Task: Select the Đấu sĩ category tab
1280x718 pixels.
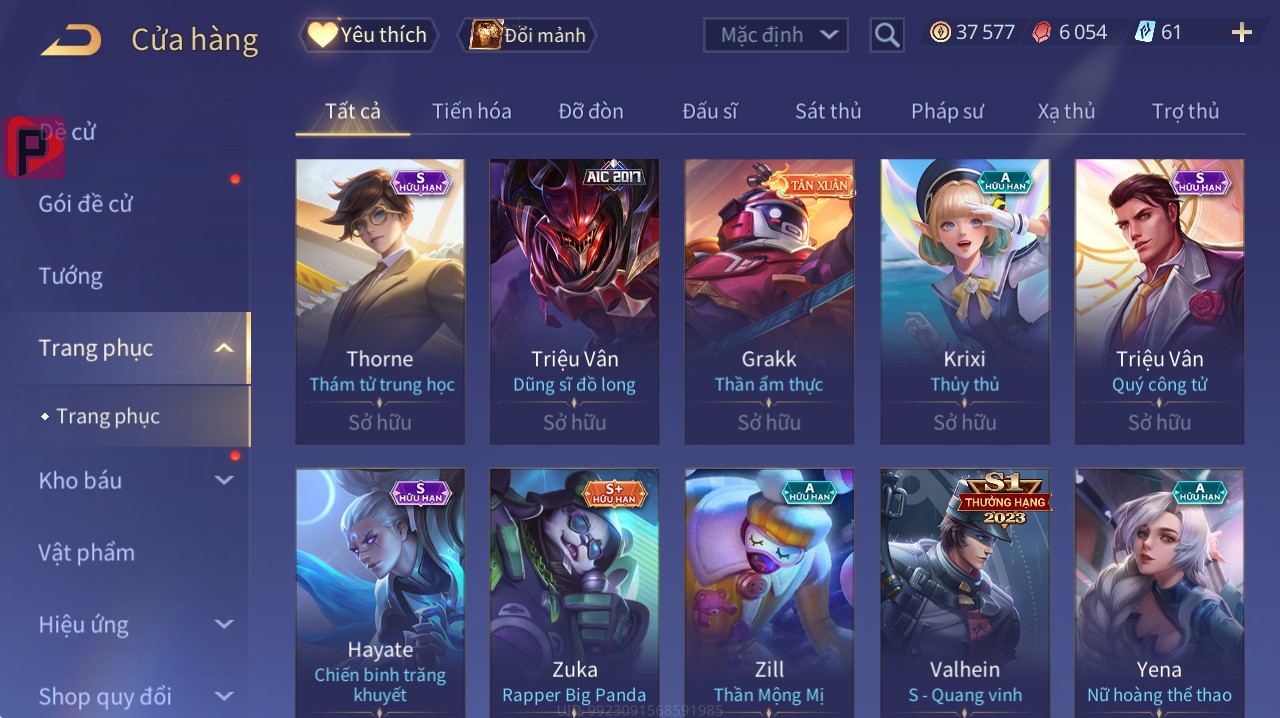Action: pyautogui.click(x=710, y=111)
